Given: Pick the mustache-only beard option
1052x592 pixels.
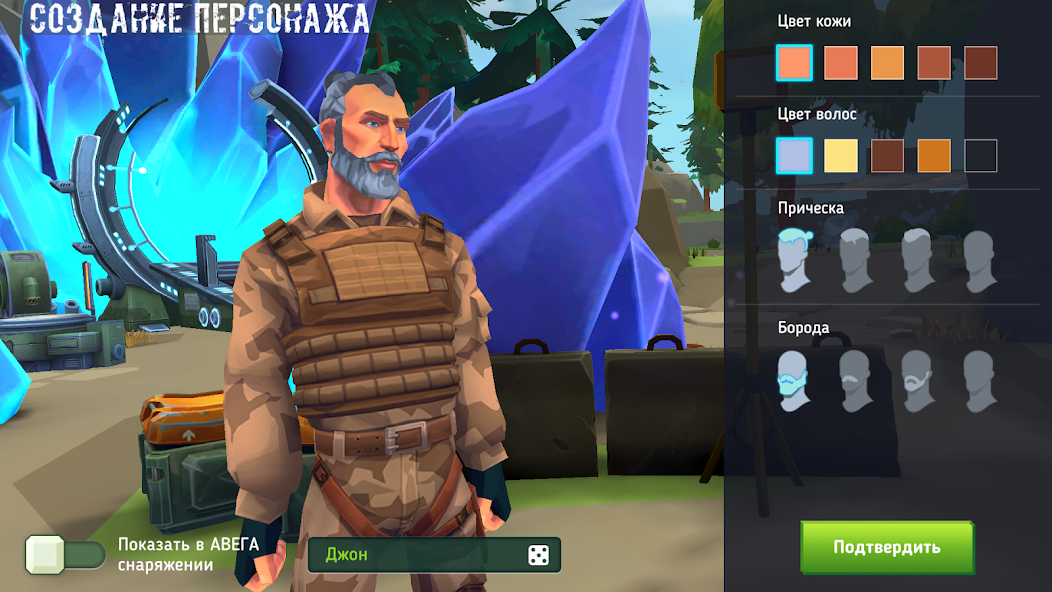Looking at the screenshot, I should (x=856, y=381).
